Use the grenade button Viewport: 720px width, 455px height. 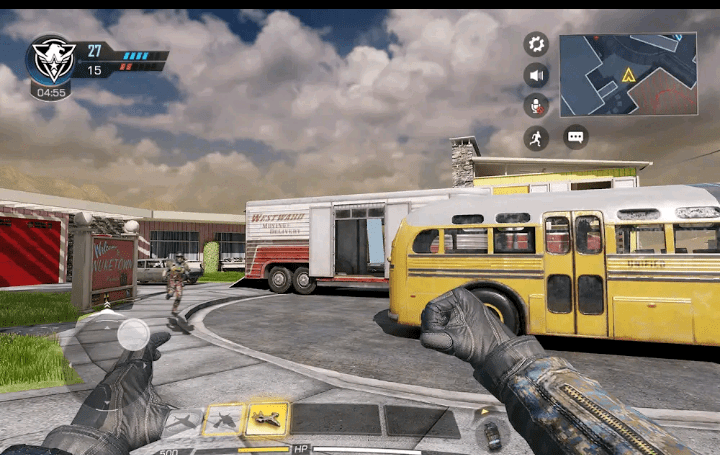[x=491, y=435]
